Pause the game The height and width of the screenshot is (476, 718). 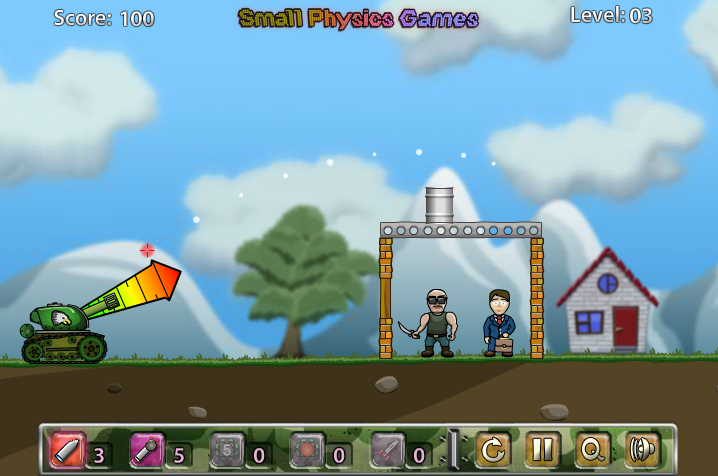(x=543, y=449)
